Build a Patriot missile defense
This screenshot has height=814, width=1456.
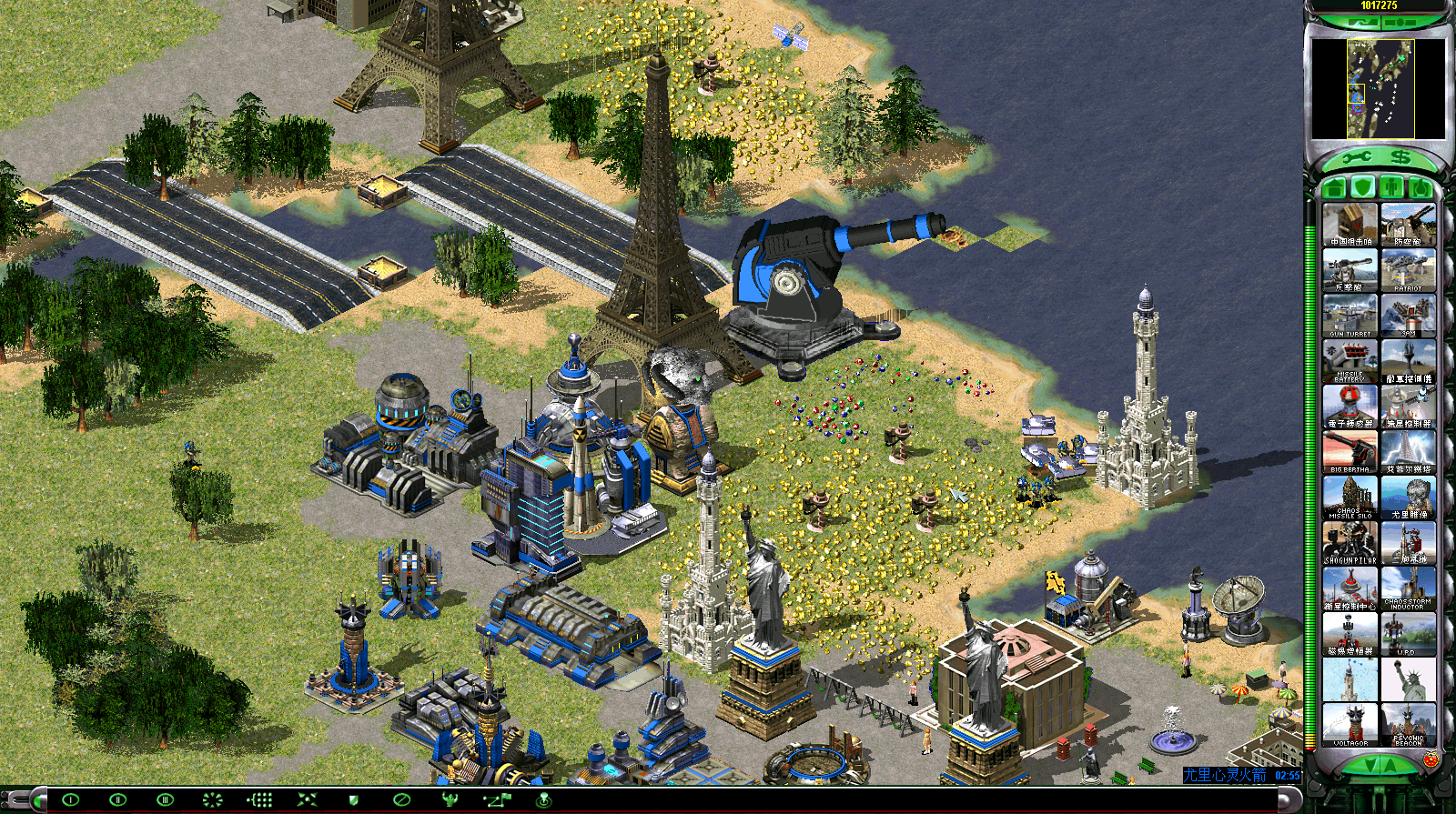point(1408,270)
